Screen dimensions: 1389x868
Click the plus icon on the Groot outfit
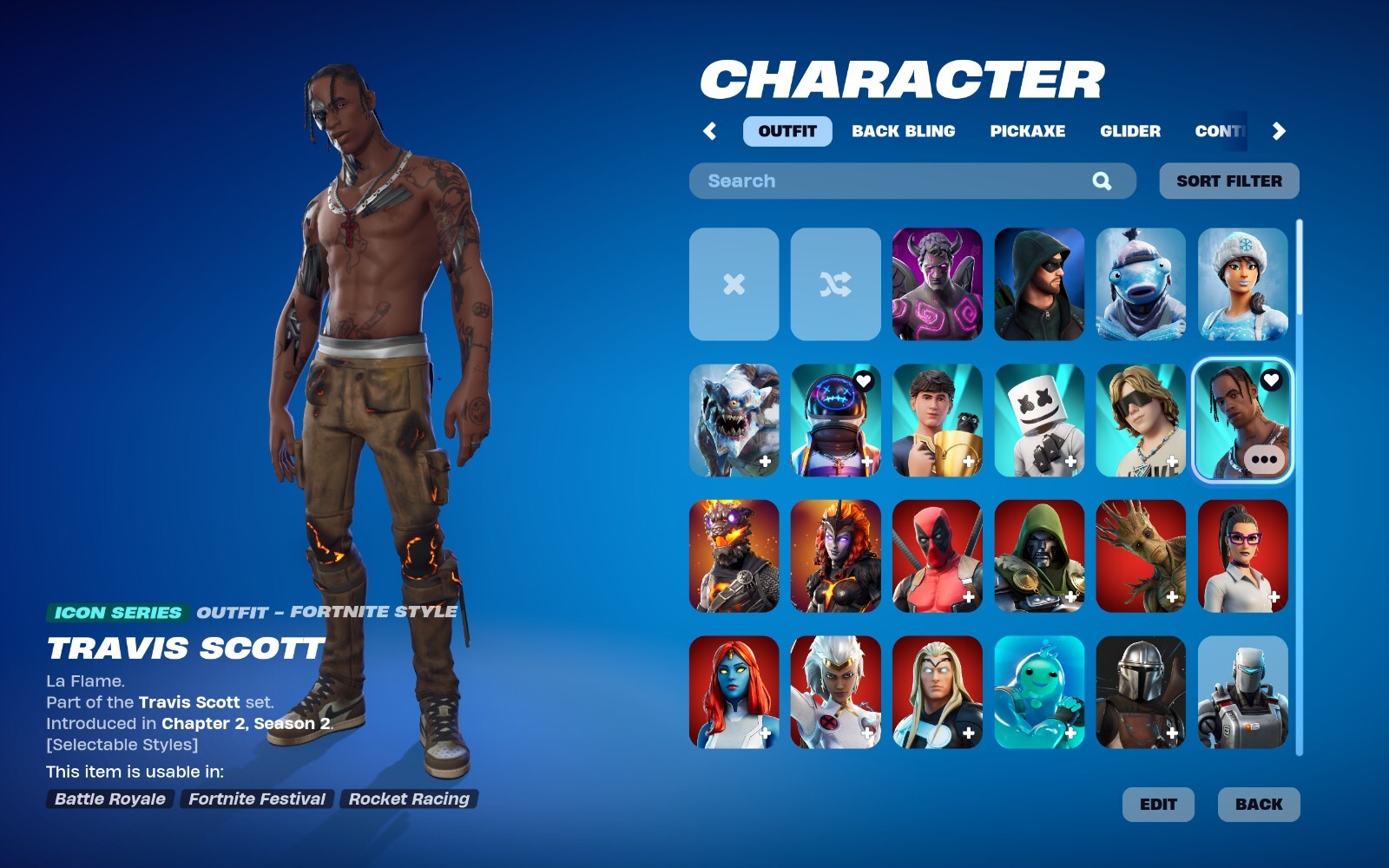(x=1171, y=595)
